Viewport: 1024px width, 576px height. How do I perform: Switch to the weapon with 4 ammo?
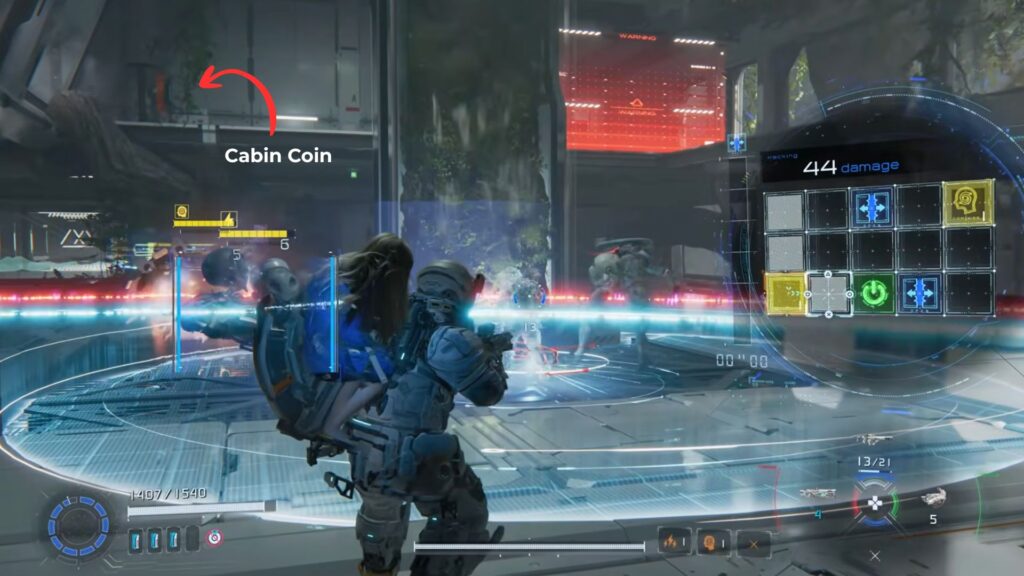815,495
